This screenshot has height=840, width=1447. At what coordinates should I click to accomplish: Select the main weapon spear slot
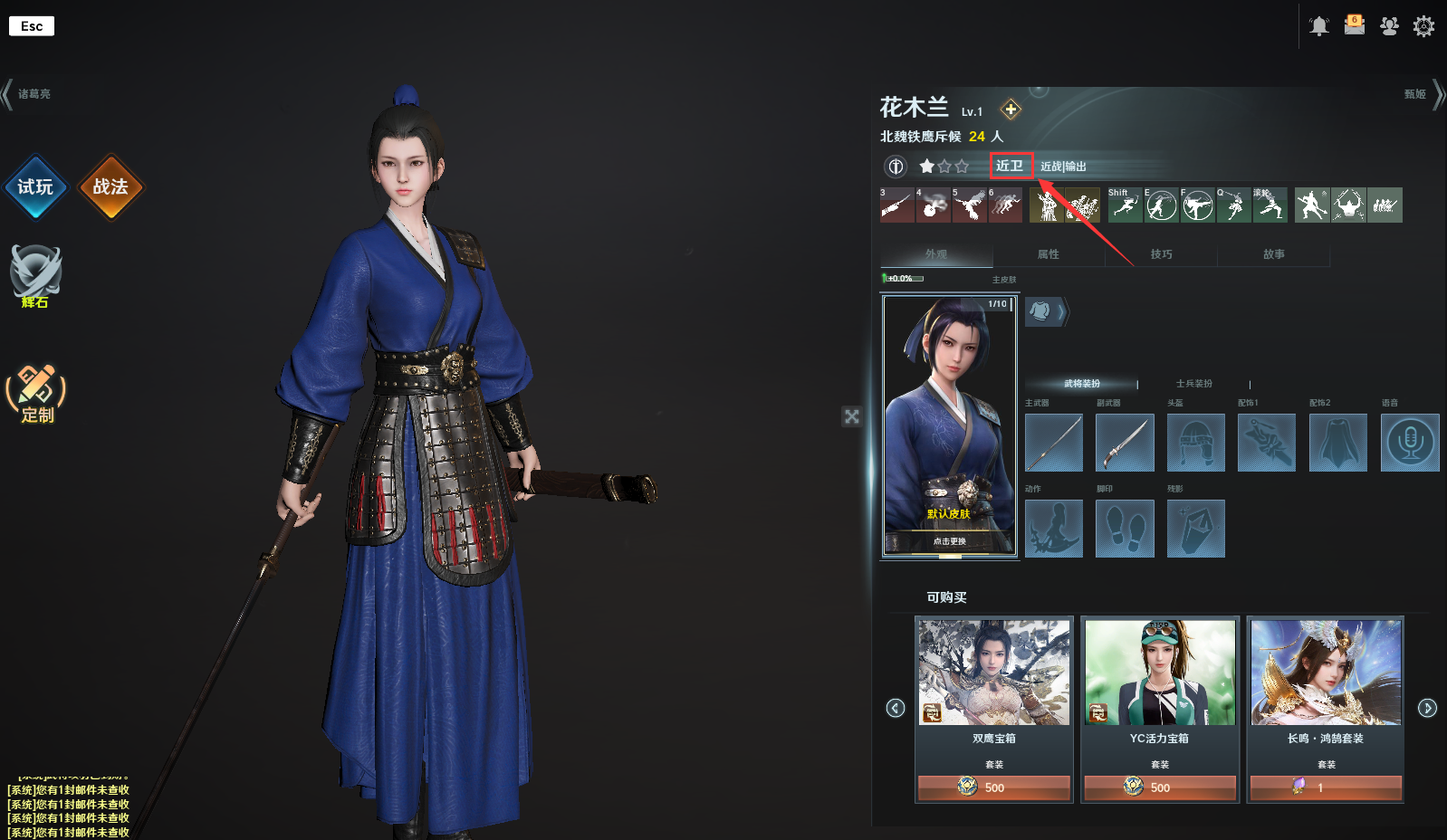(1054, 443)
